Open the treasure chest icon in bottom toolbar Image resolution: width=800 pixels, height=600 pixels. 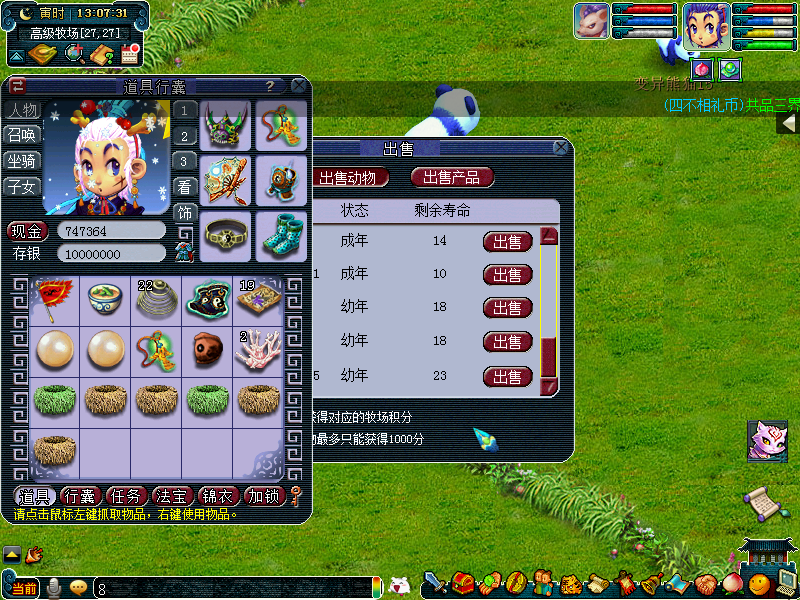point(463,582)
